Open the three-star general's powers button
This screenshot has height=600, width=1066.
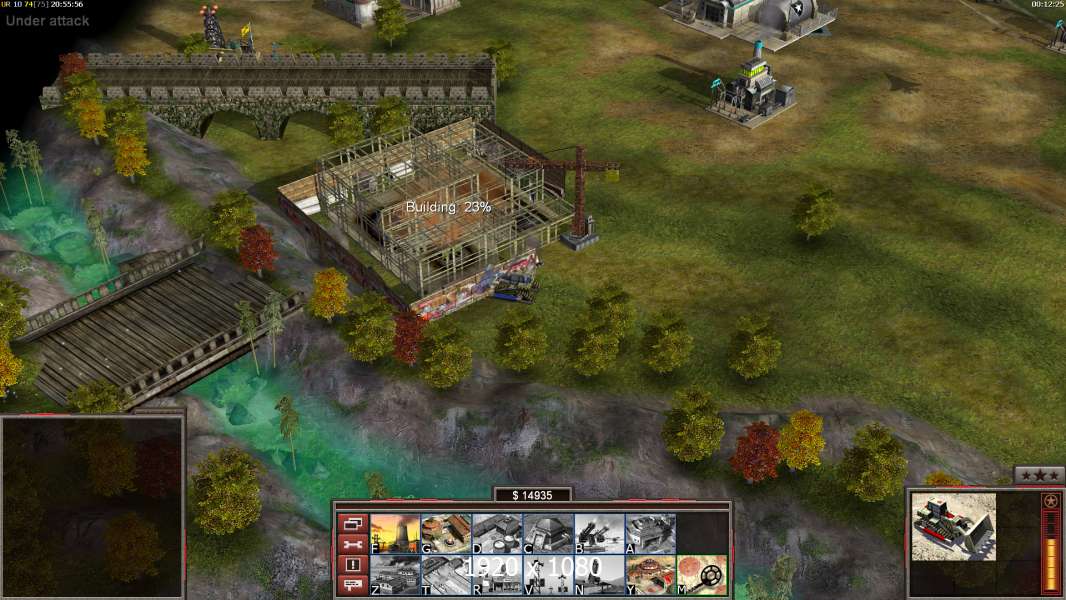pos(1039,475)
